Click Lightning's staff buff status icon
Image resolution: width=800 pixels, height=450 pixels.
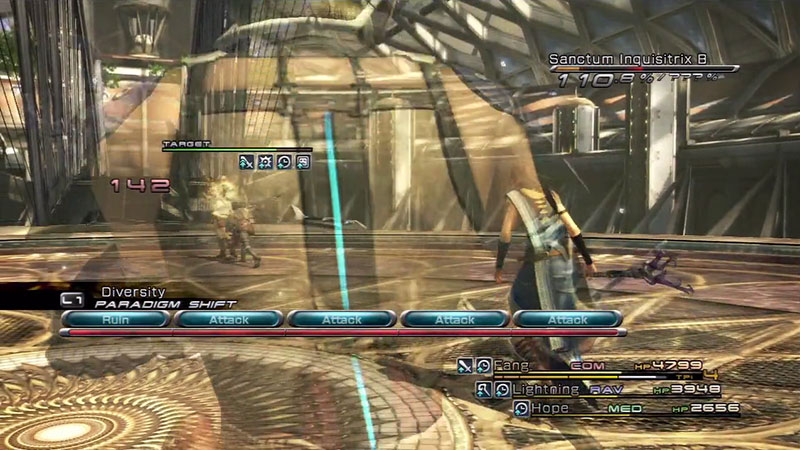484,389
